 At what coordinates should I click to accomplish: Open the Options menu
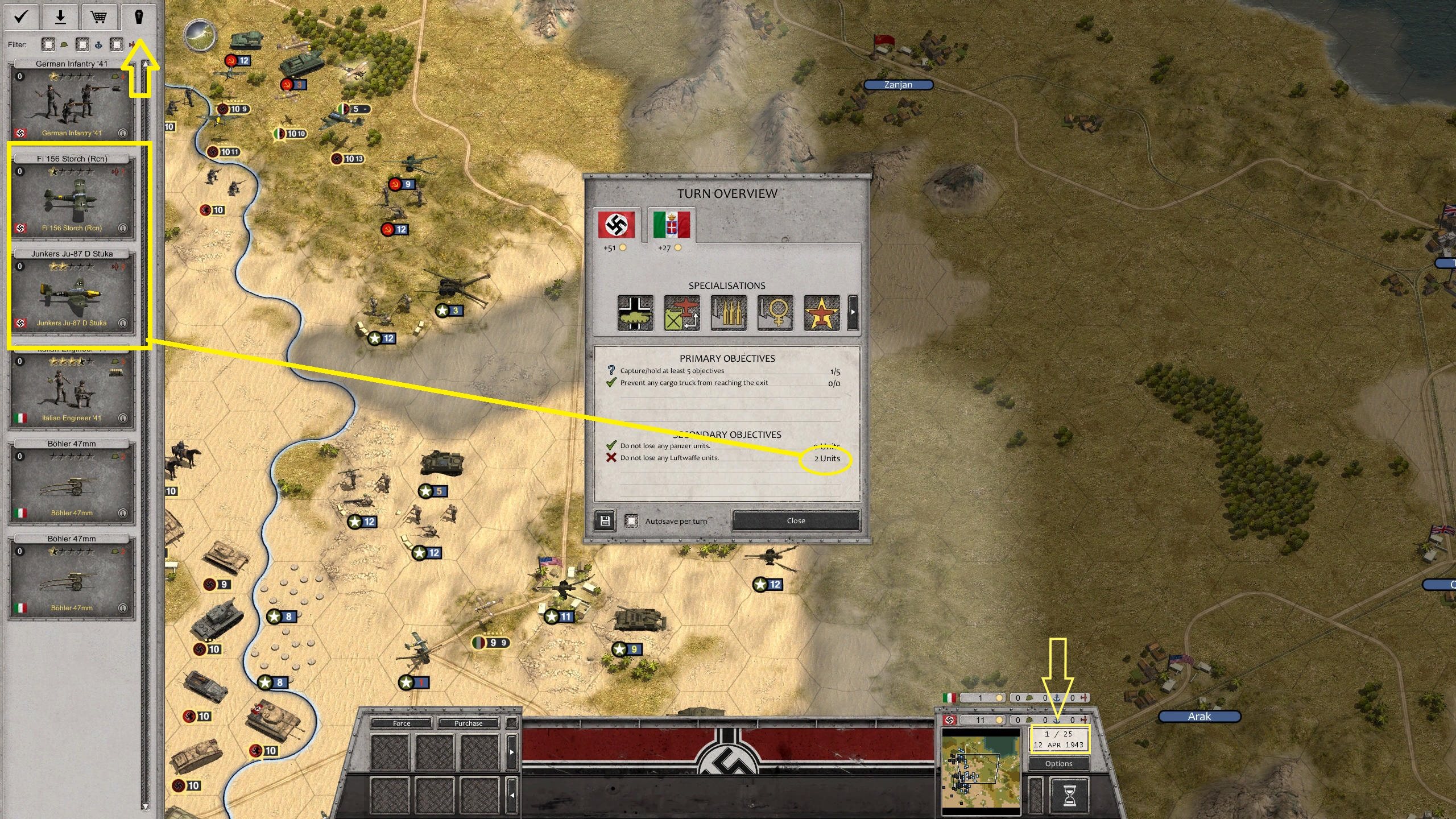[x=1058, y=763]
